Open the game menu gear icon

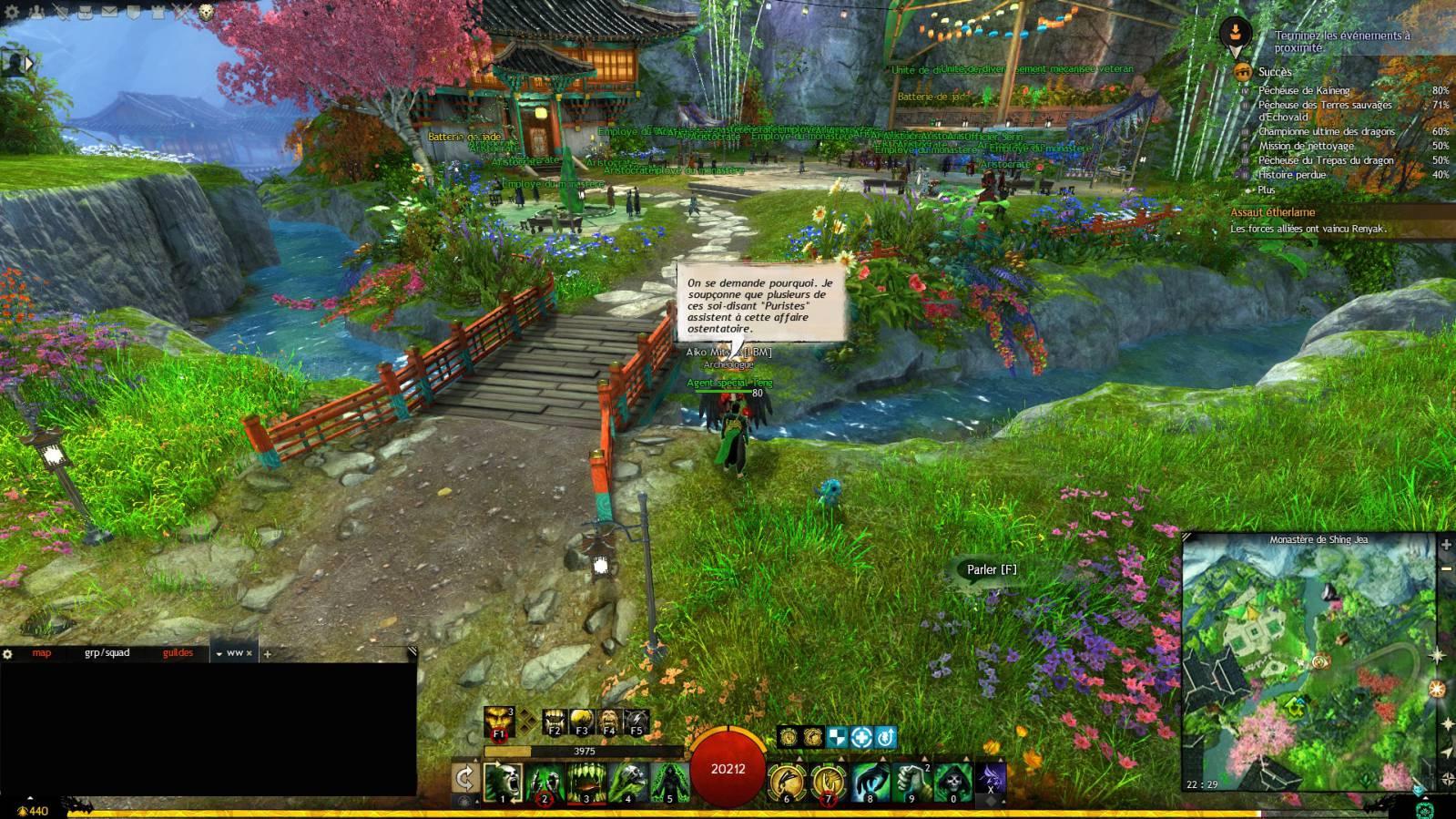pyautogui.click(x=14, y=12)
